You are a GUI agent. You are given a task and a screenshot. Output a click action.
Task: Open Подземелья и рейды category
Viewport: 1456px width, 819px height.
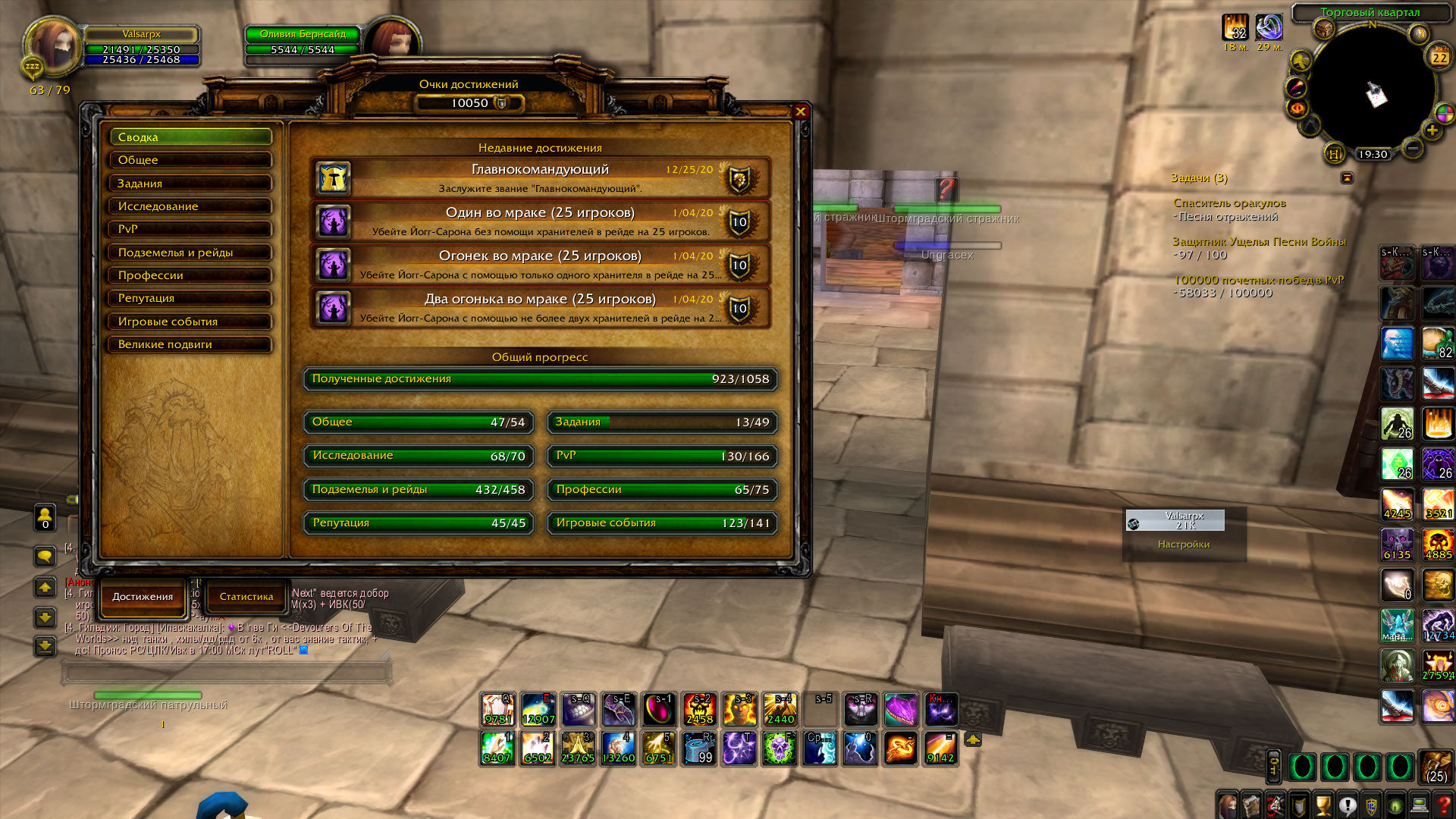pos(190,253)
